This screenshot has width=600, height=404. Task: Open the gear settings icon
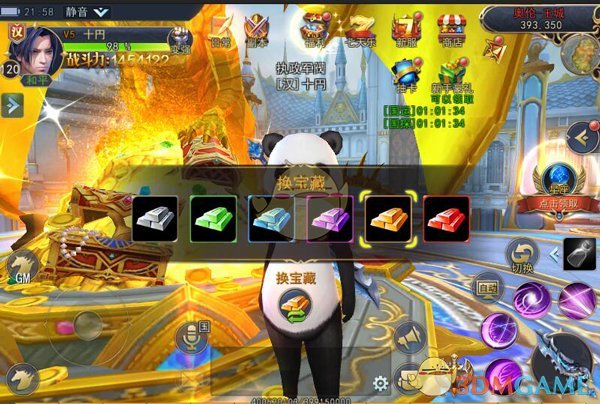point(380,383)
